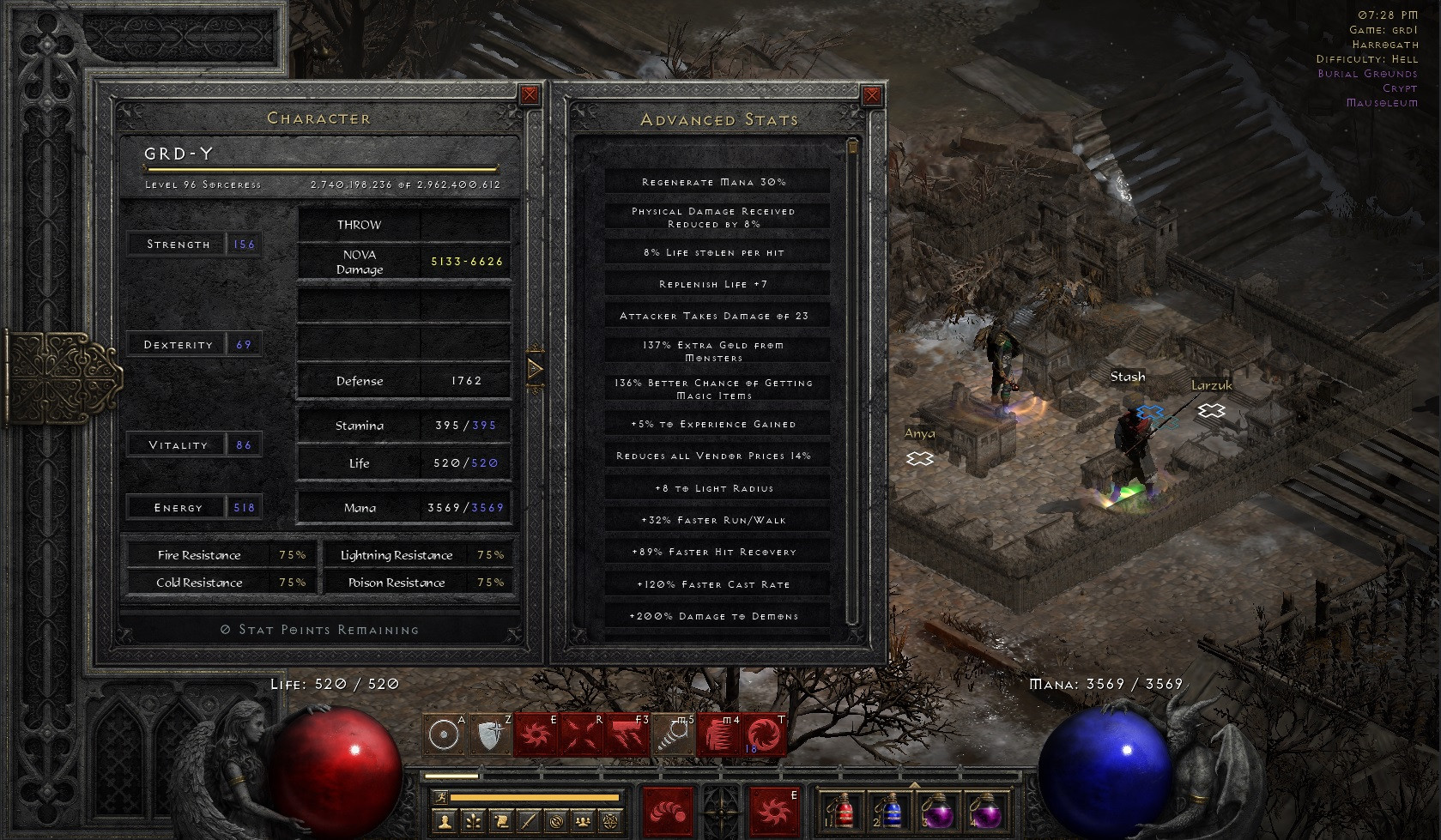Toggle Run/Walk with the running figure icon
Screen dimensions: 1441x840
(443, 797)
